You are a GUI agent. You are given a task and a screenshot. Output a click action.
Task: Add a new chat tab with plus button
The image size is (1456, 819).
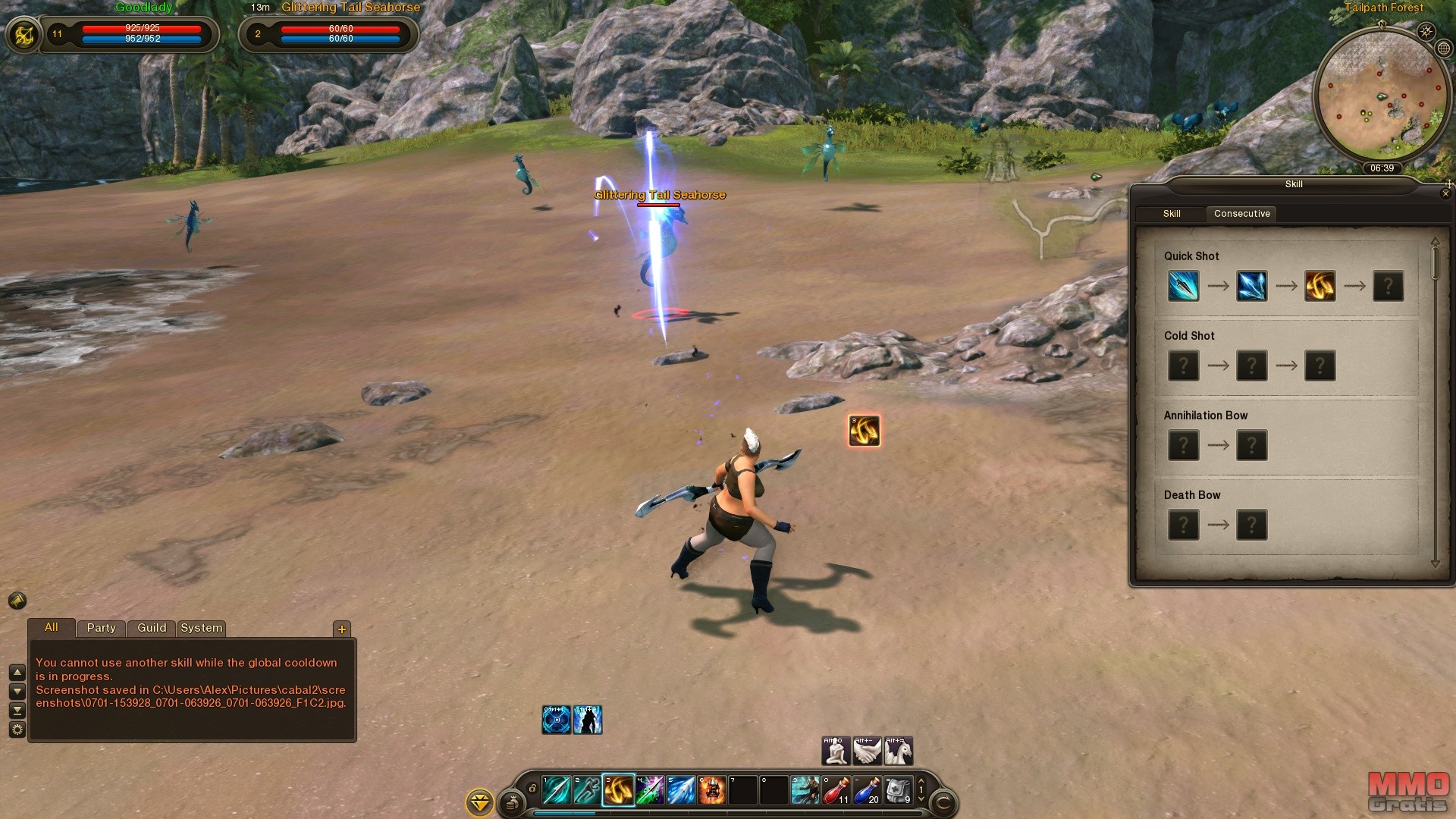342,629
